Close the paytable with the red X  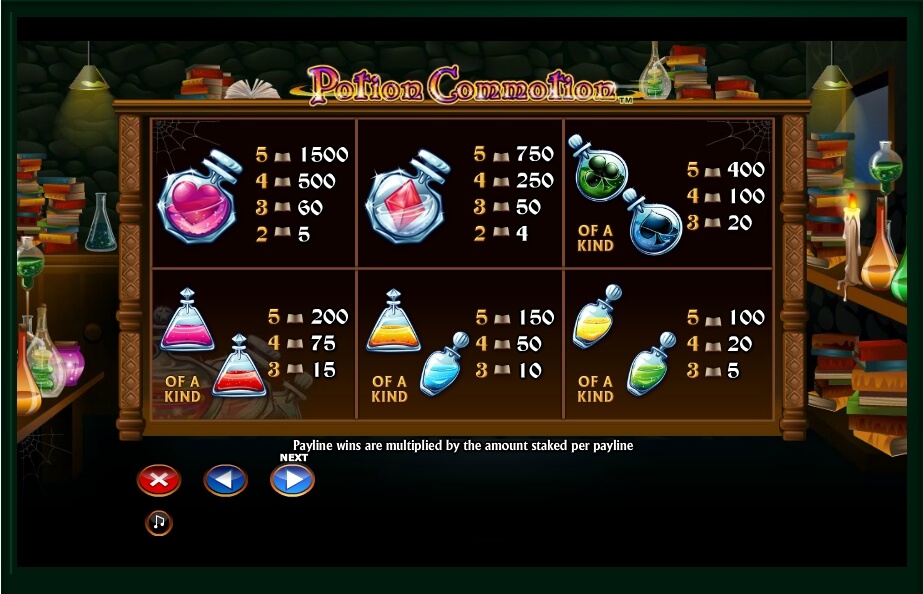point(158,481)
